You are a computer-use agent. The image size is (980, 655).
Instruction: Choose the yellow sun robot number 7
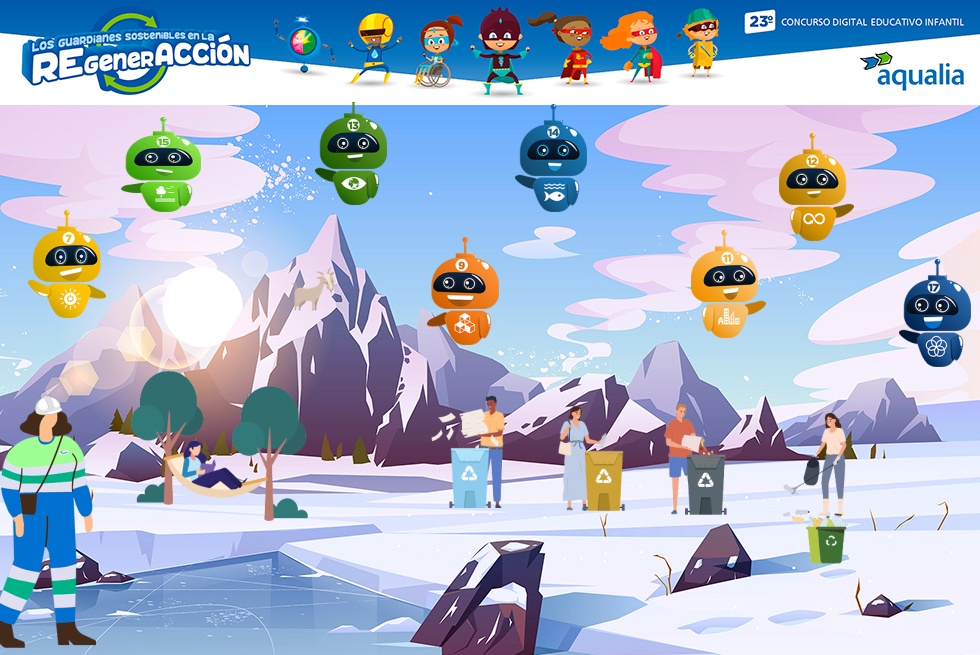tap(67, 267)
